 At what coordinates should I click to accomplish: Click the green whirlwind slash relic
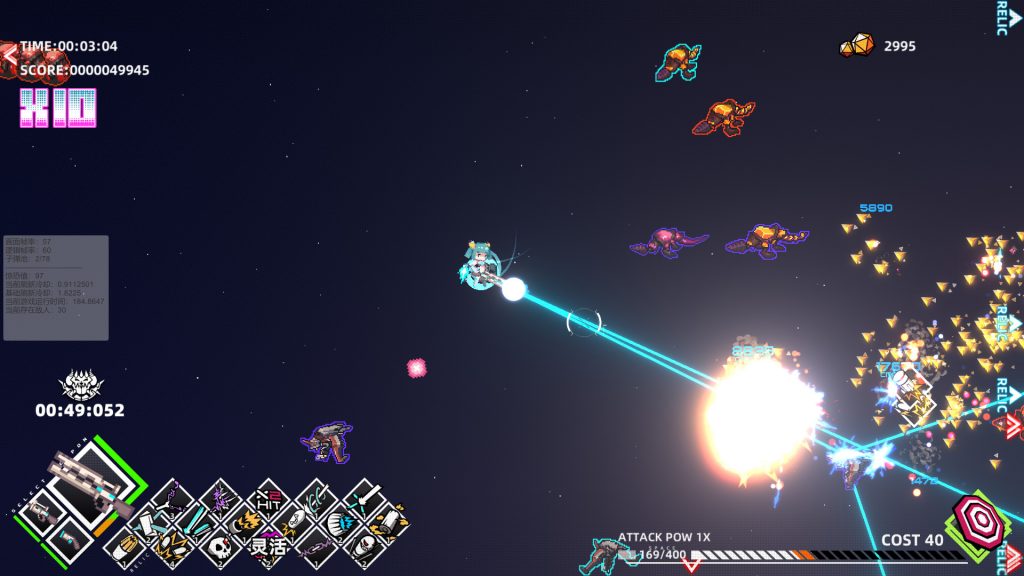click(x=316, y=497)
